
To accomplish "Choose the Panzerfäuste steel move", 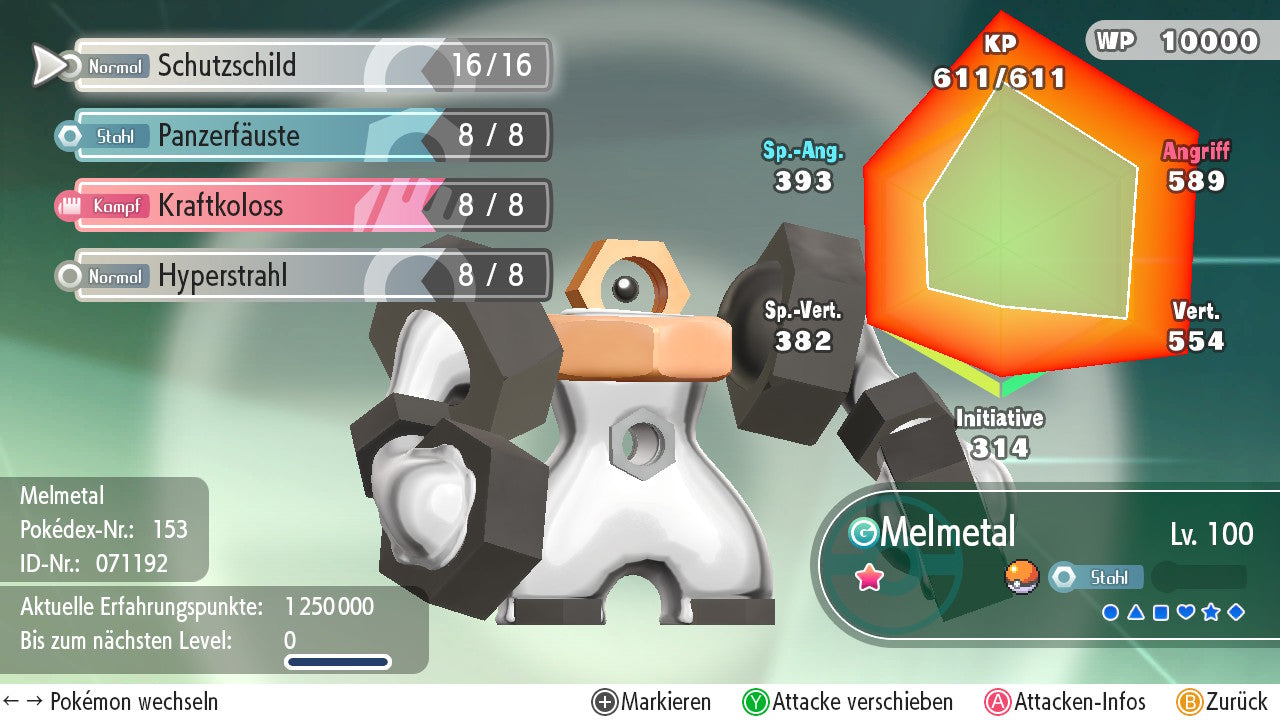I will pyautogui.click(x=310, y=136).
